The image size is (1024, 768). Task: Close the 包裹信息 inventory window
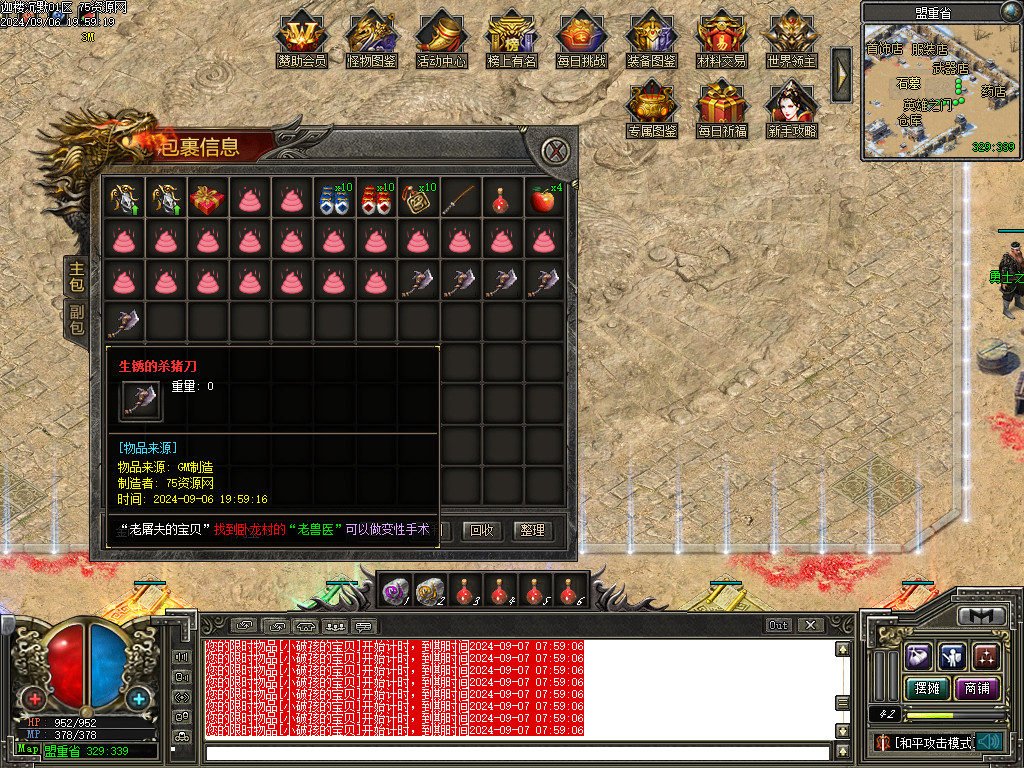(x=557, y=152)
